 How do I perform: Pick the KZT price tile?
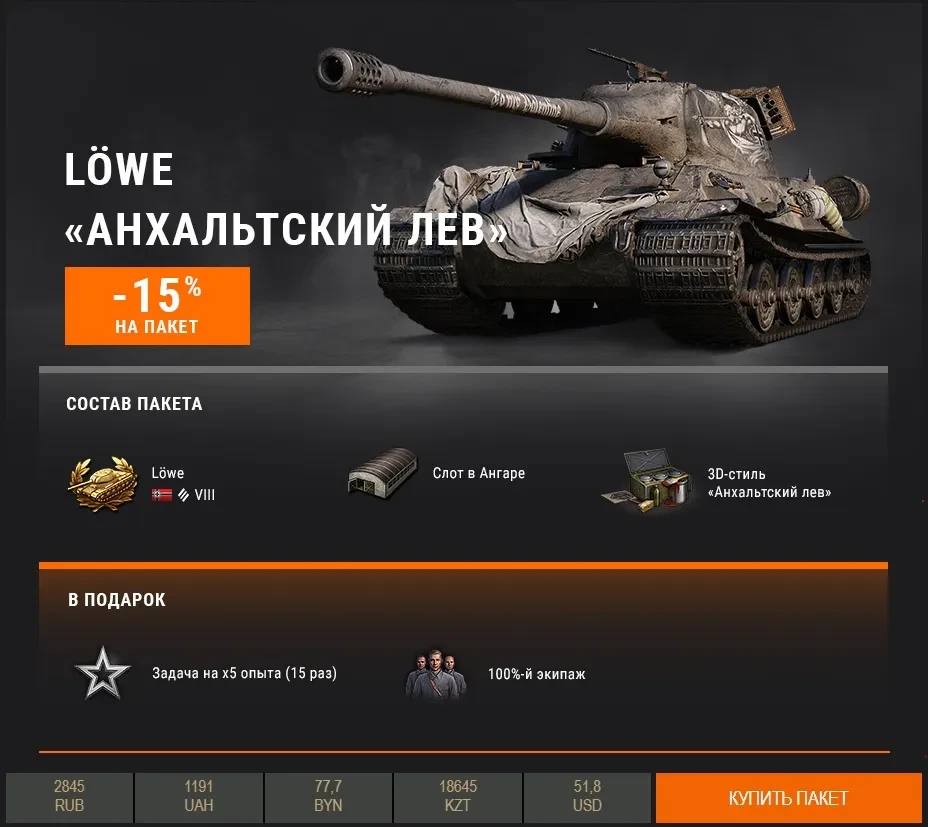pyautogui.click(x=458, y=797)
